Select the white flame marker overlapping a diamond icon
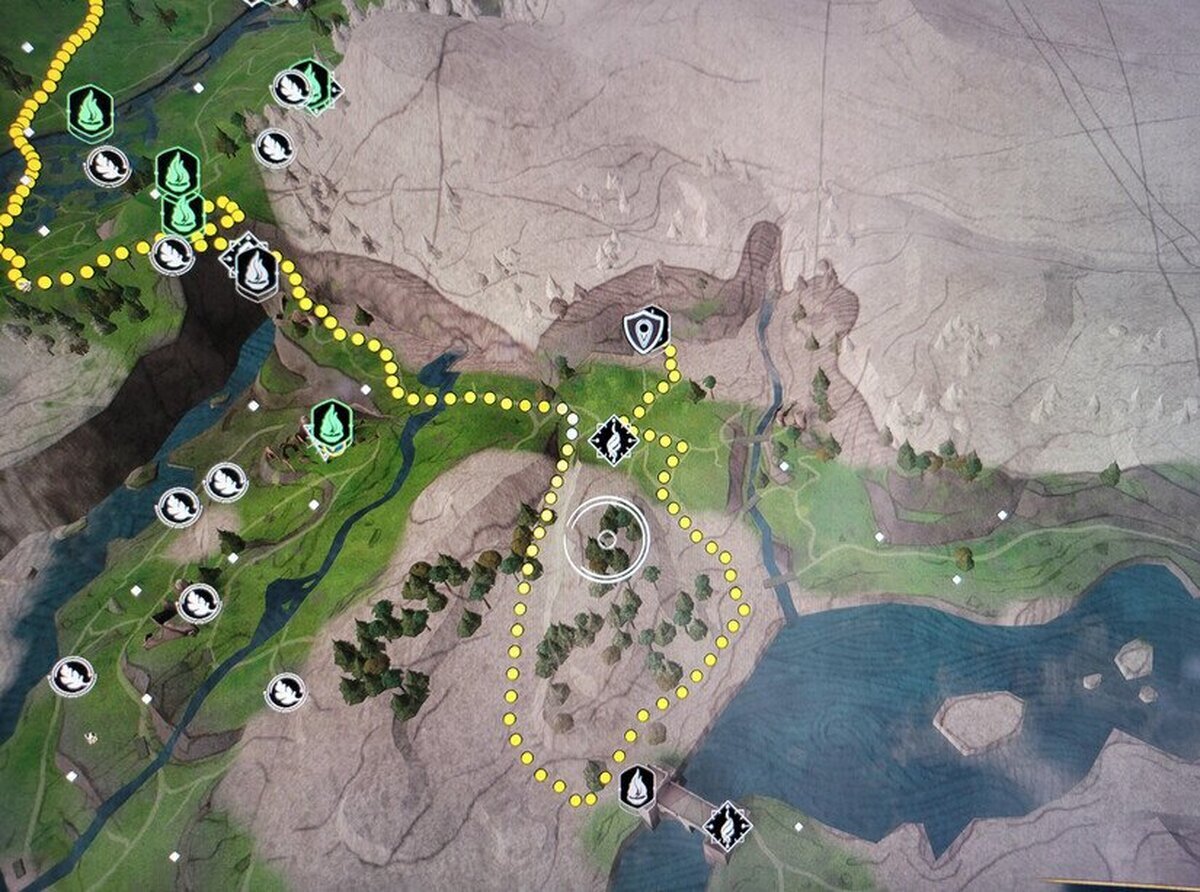The height and width of the screenshot is (892, 1200). 257,272
